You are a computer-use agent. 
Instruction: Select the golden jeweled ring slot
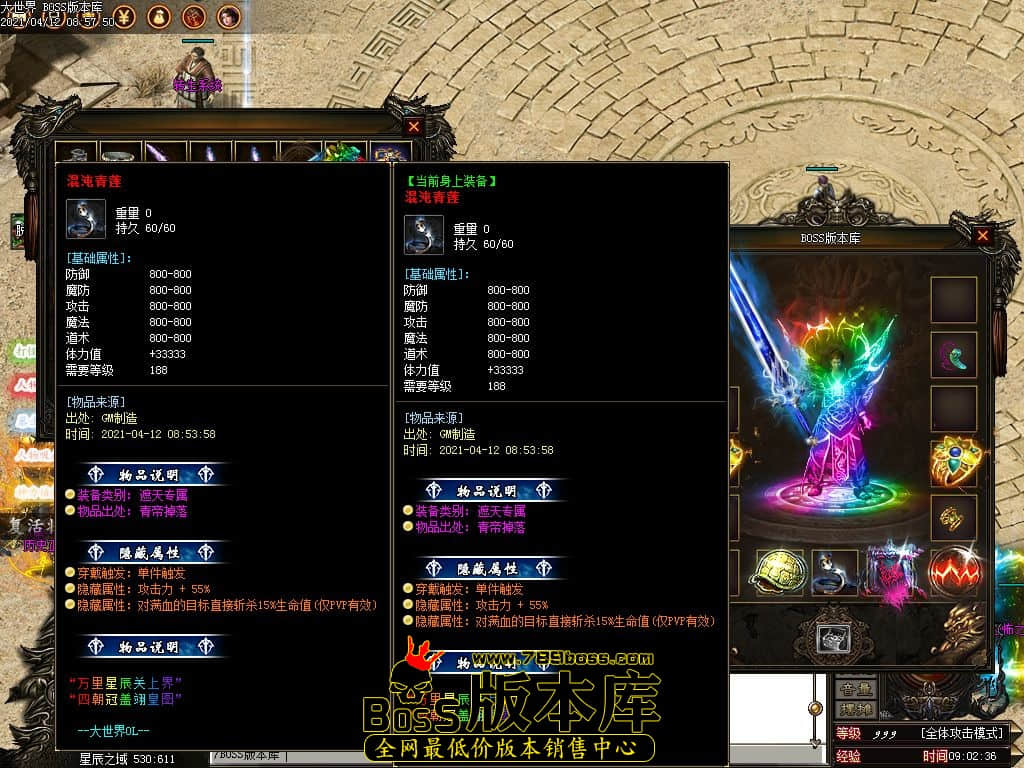click(x=953, y=462)
